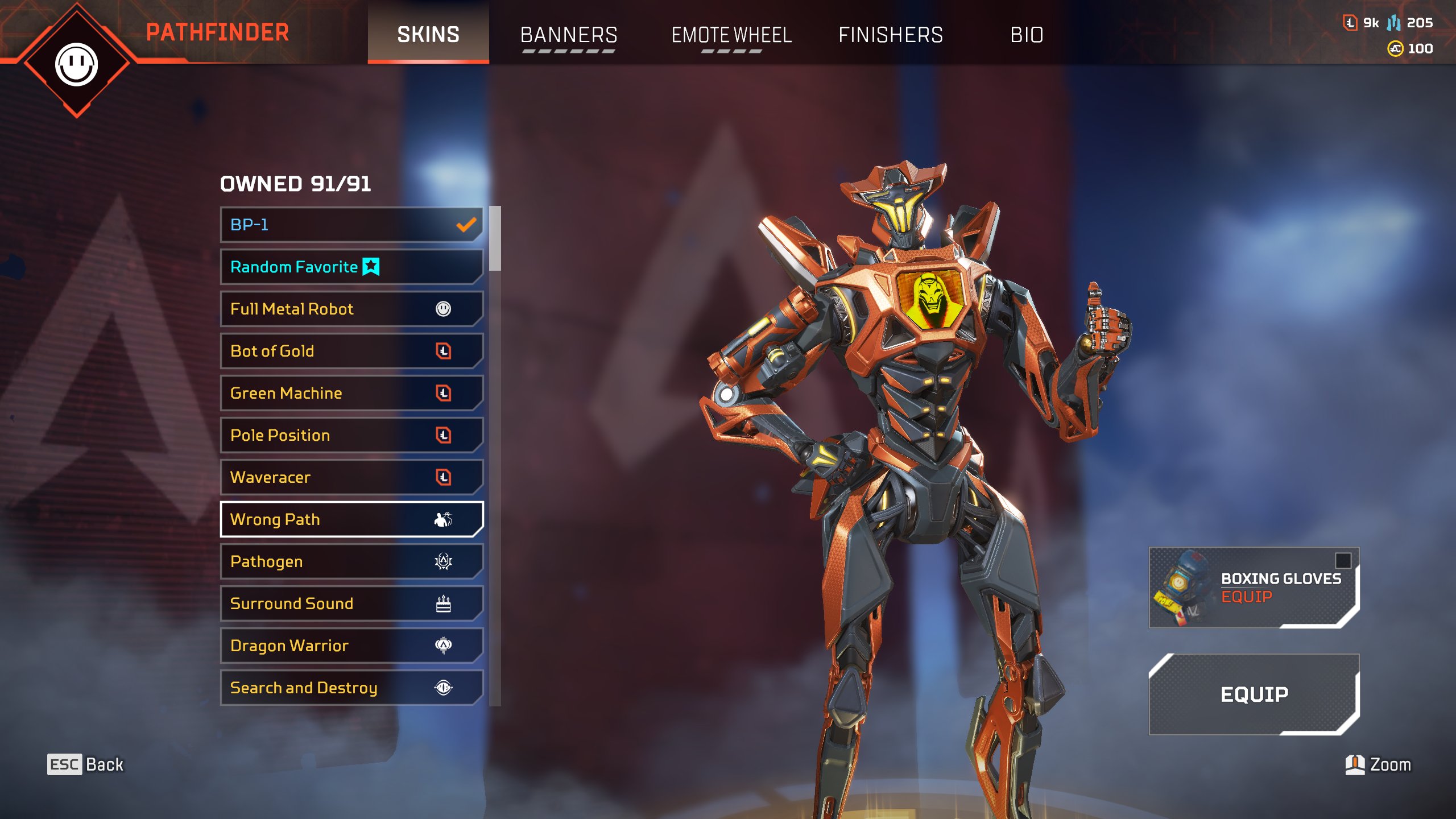The width and height of the screenshot is (1456, 819).
Task: Open the Emote Wheel tab
Action: coord(731,35)
